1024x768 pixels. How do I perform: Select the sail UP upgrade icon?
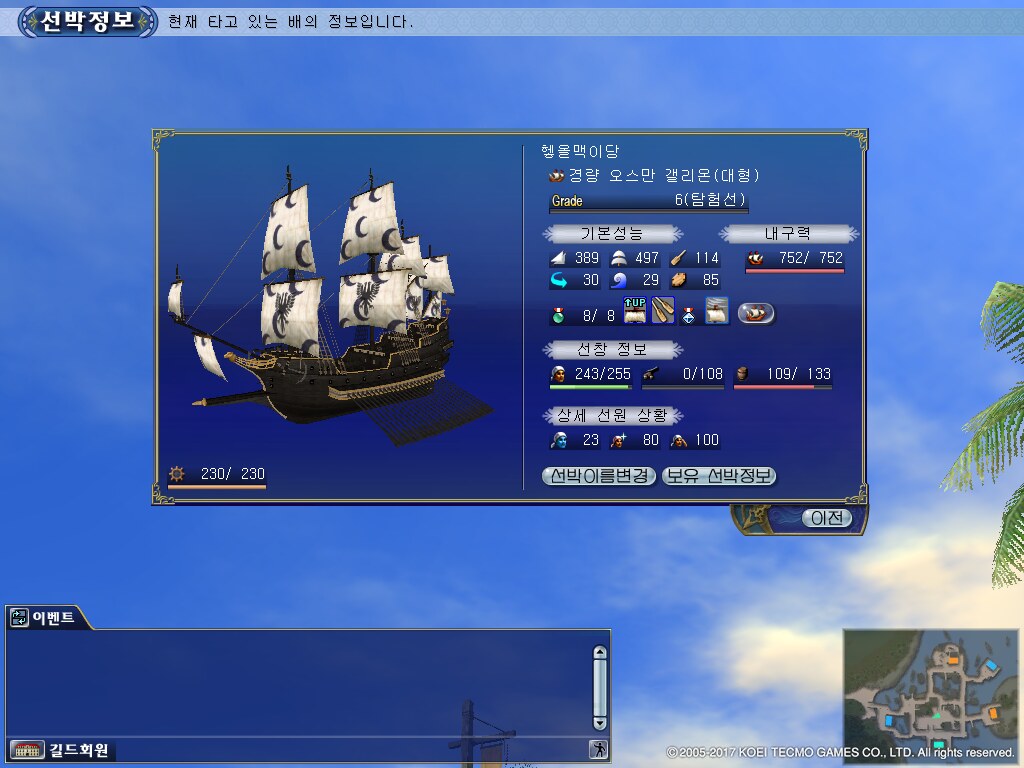click(635, 311)
